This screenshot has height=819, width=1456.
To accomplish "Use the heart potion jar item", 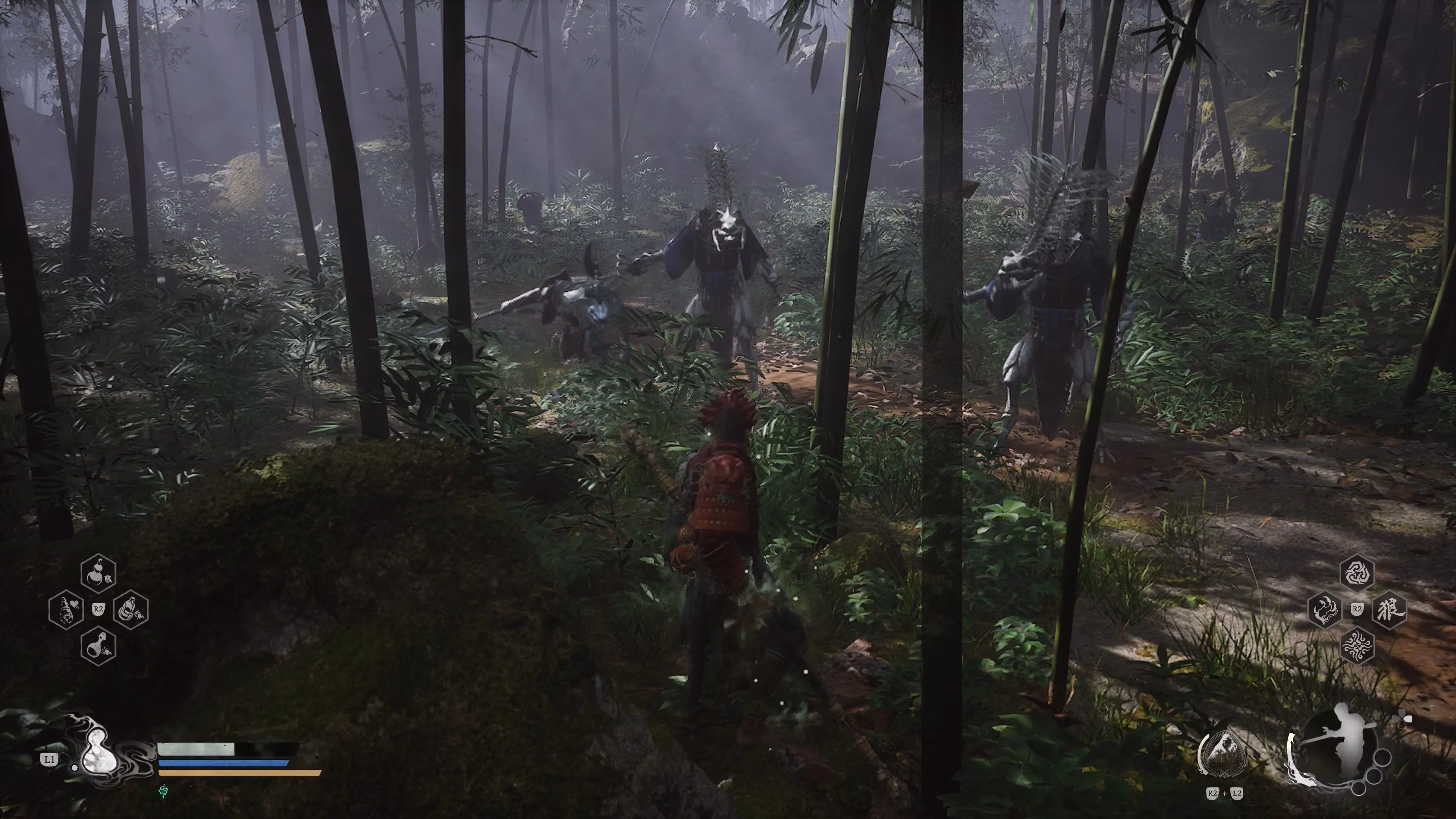I will 67,610.
